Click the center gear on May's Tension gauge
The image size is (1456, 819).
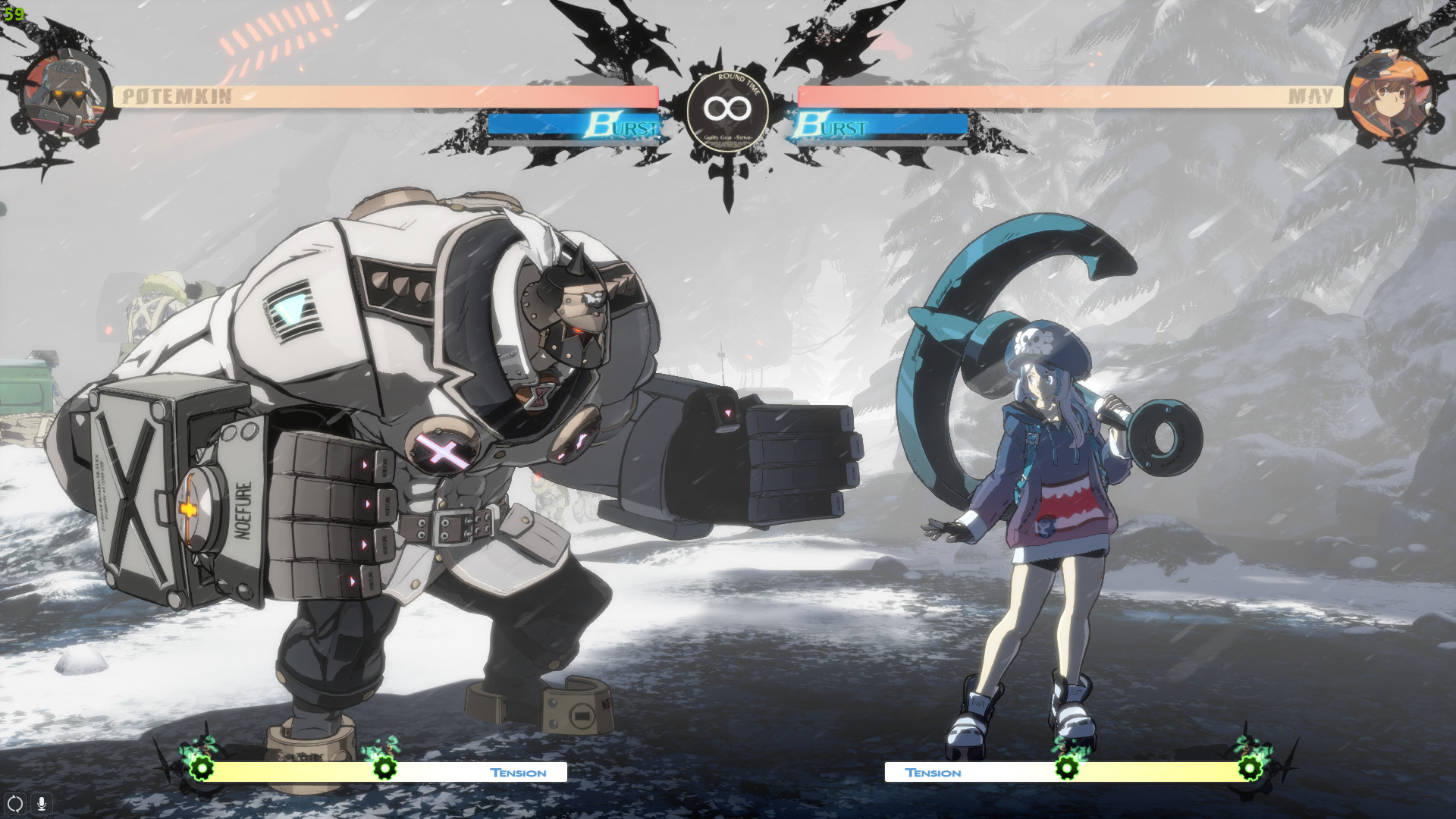[1067, 770]
